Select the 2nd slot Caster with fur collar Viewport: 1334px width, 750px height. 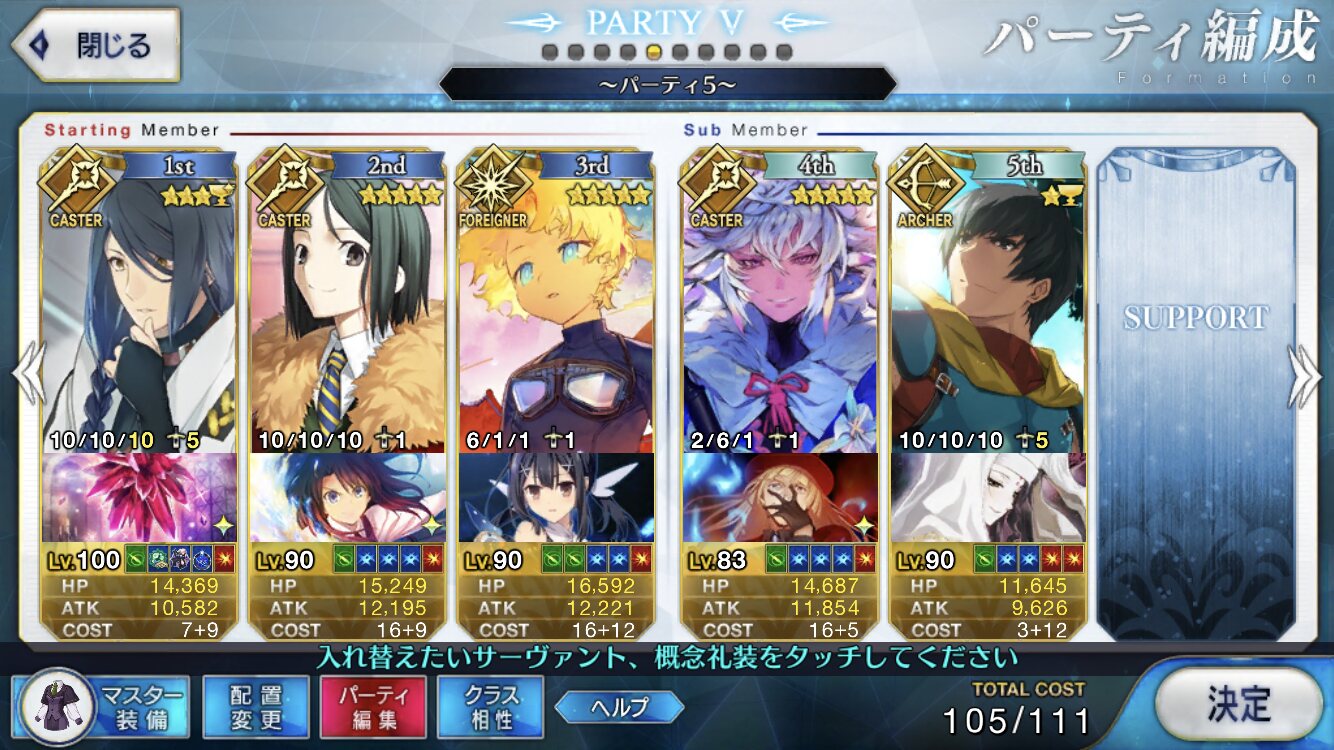click(x=348, y=310)
